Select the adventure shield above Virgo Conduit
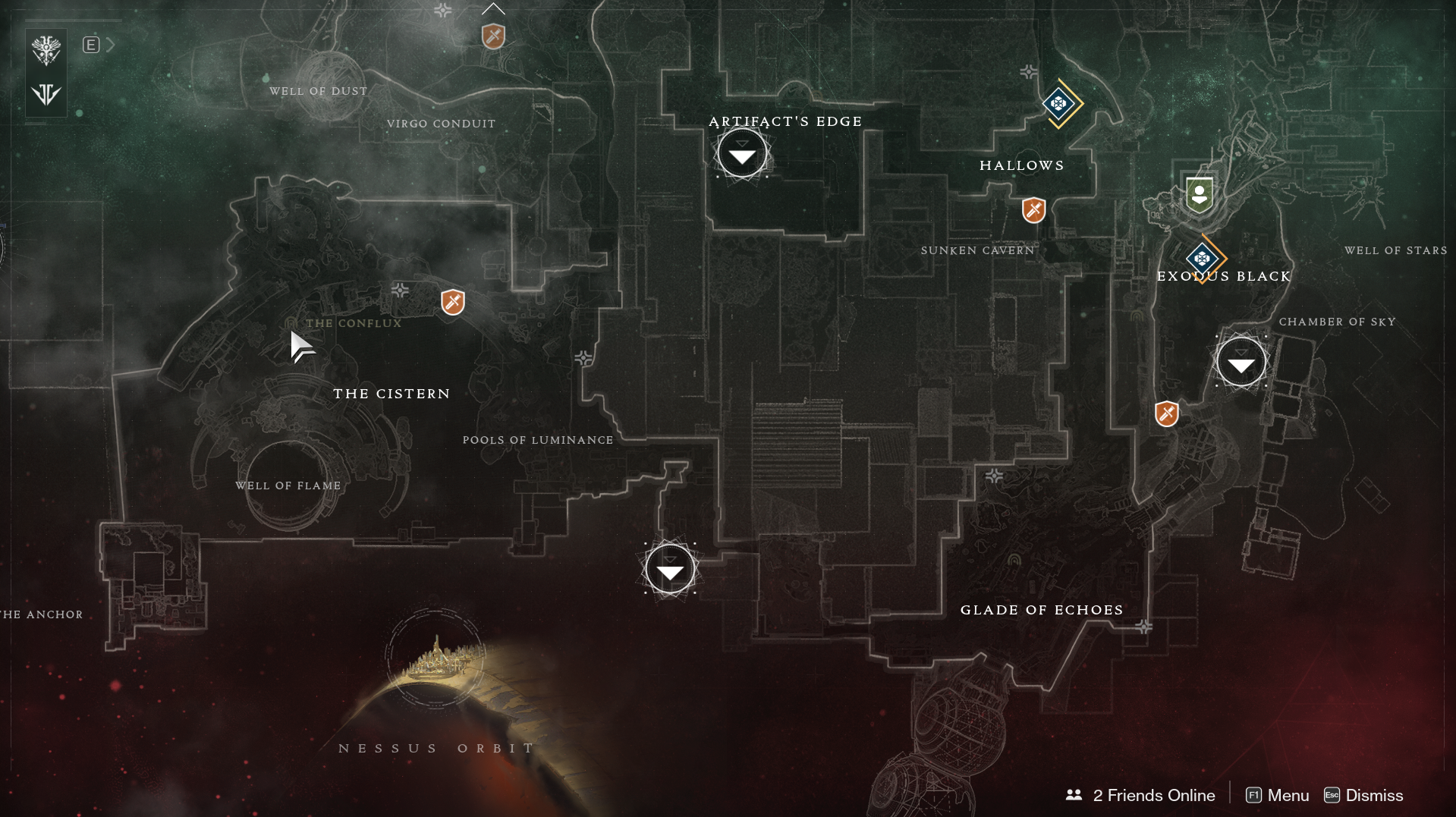The image size is (1456, 817). pyautogui.click(x=493, y=36)
